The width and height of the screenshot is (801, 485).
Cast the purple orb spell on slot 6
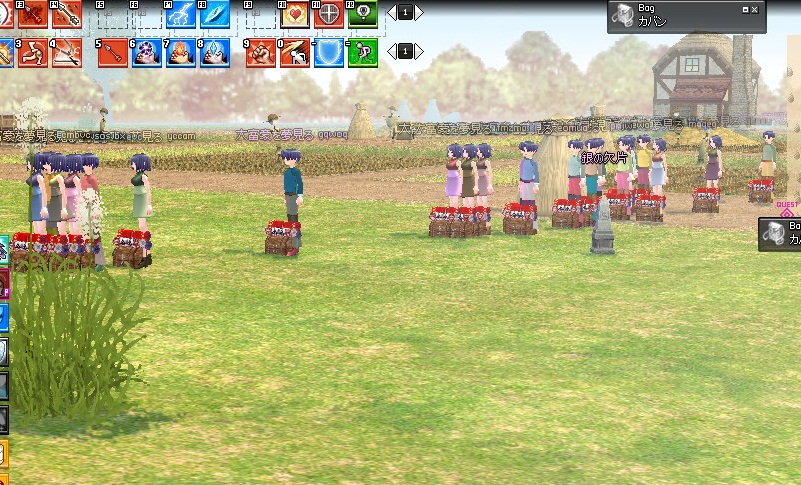point(146,51)
